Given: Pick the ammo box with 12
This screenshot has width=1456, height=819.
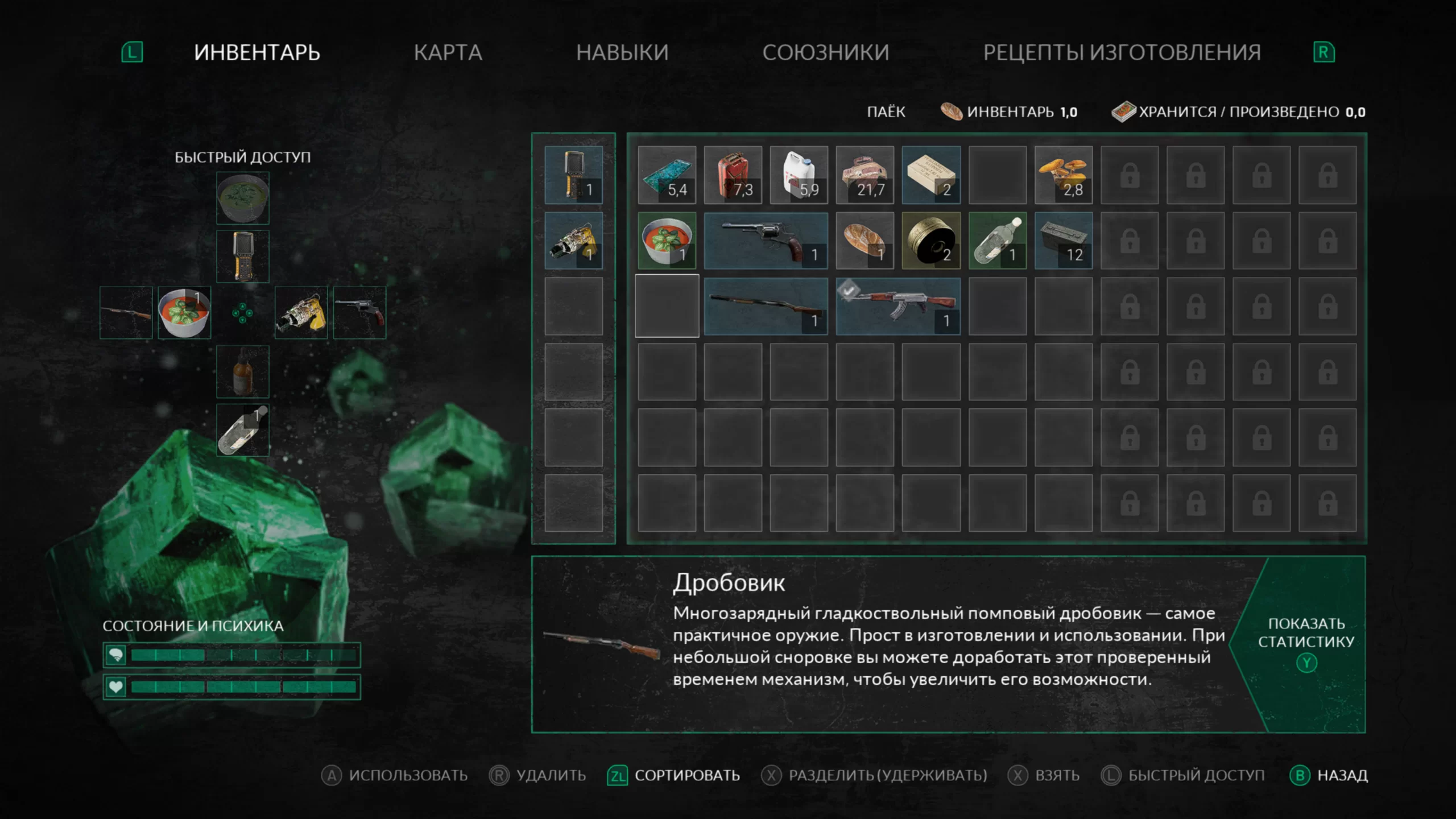Looking at the screenshot, I should [1063, 241].
